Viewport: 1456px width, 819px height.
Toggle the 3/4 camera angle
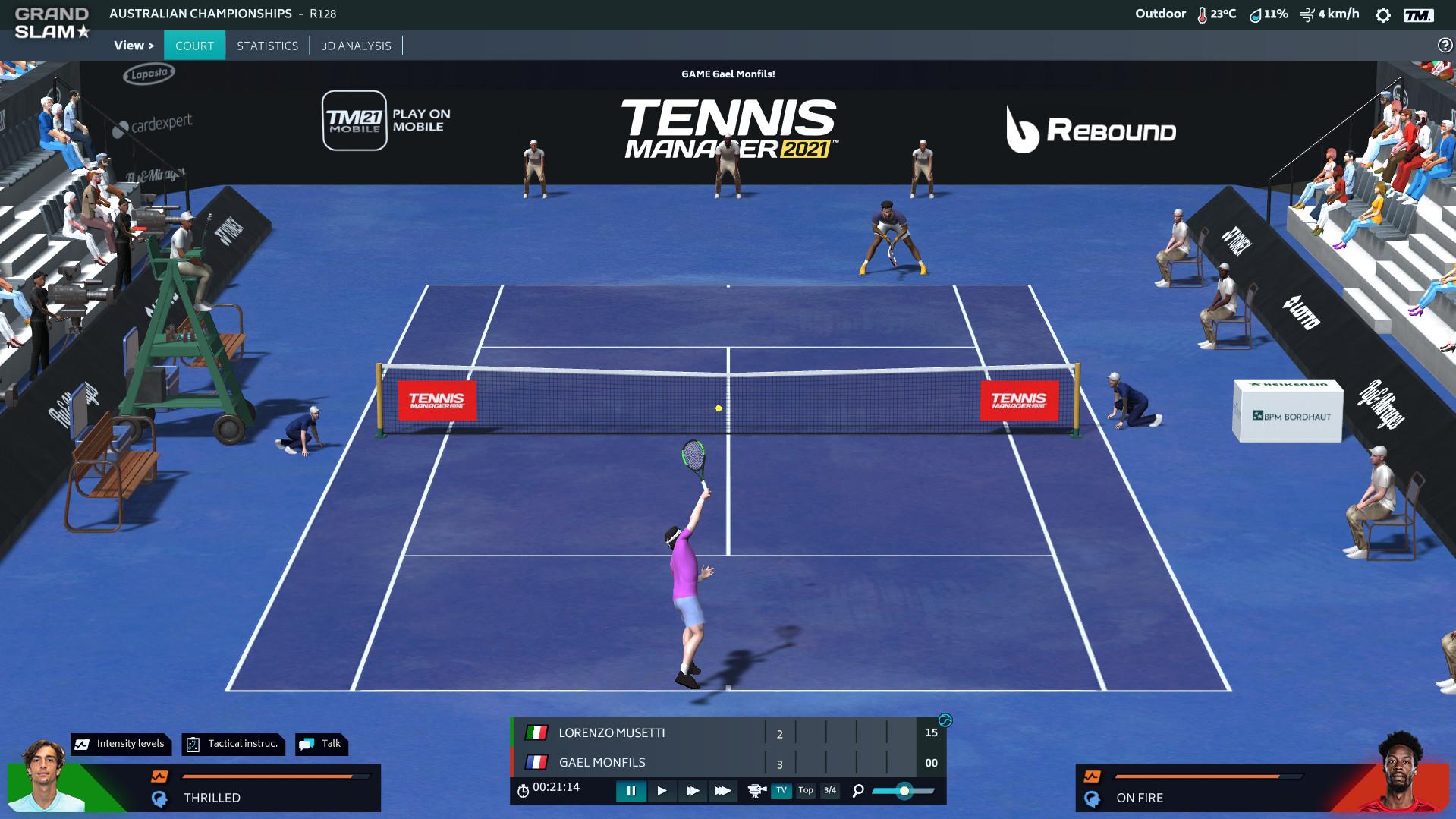pos(829,790)
